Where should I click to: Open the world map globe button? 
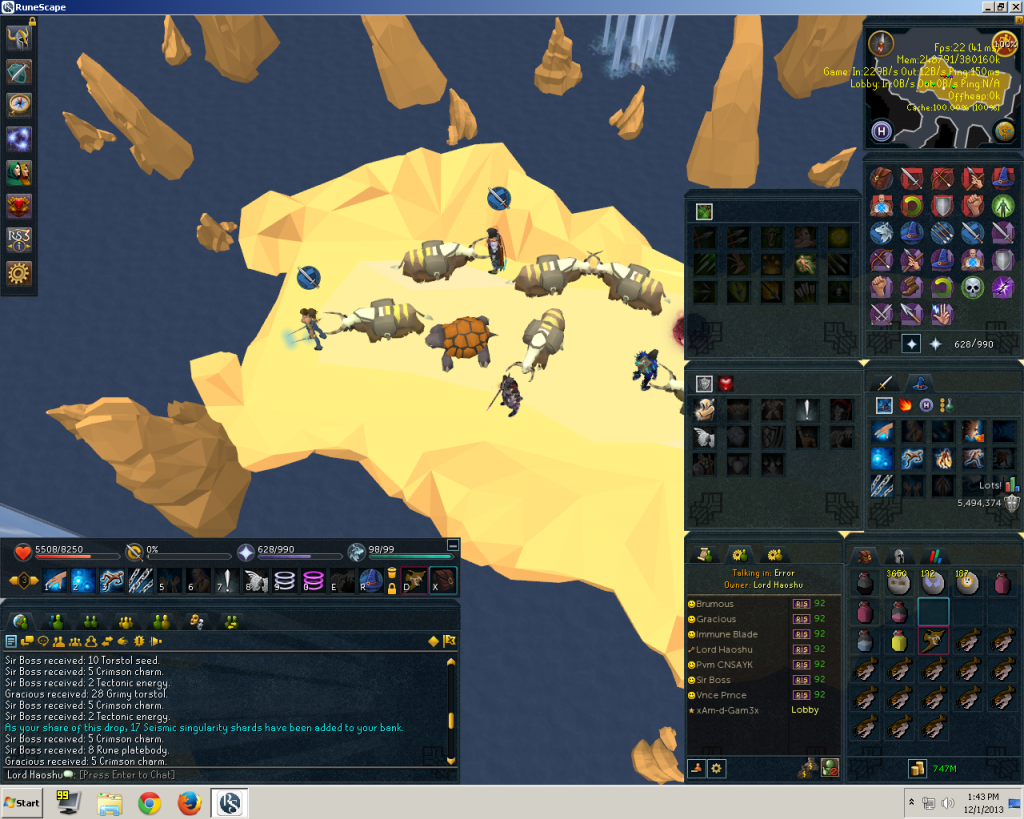(1005, 130)
